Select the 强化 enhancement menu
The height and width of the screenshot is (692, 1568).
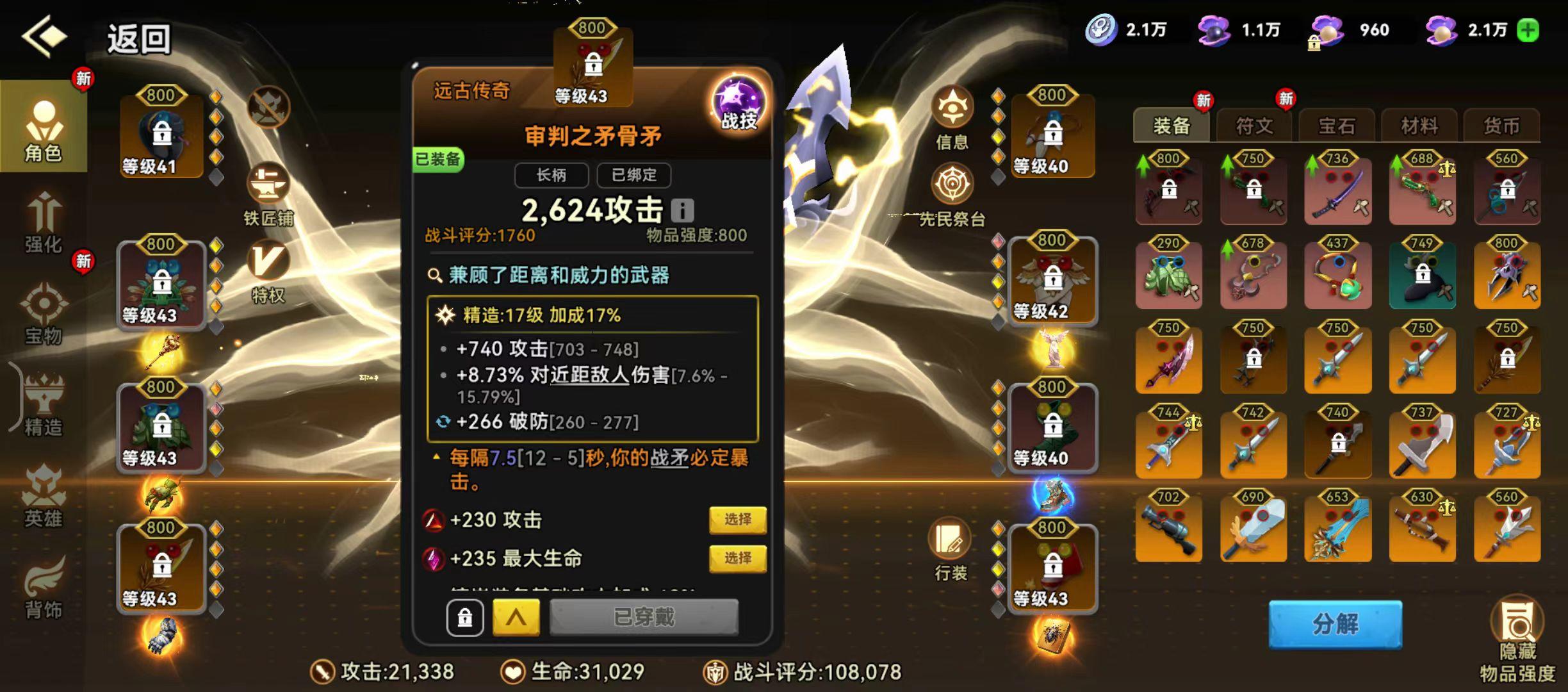[x=42, y=221]
